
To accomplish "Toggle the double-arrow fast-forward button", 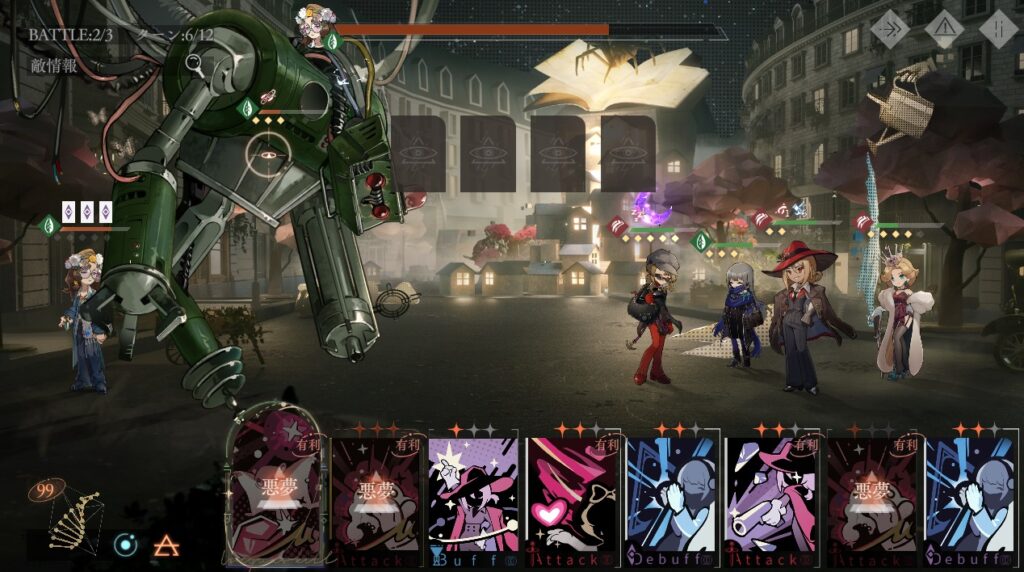I will [x=889, y=29].
